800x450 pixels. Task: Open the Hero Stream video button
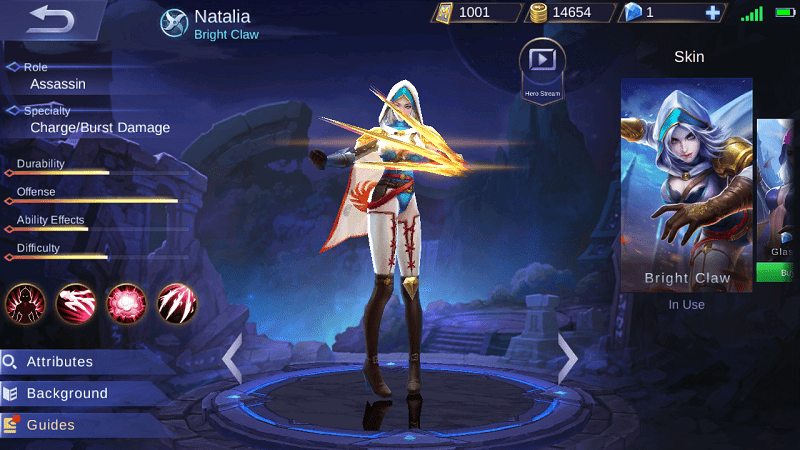(x=542, y=62)
